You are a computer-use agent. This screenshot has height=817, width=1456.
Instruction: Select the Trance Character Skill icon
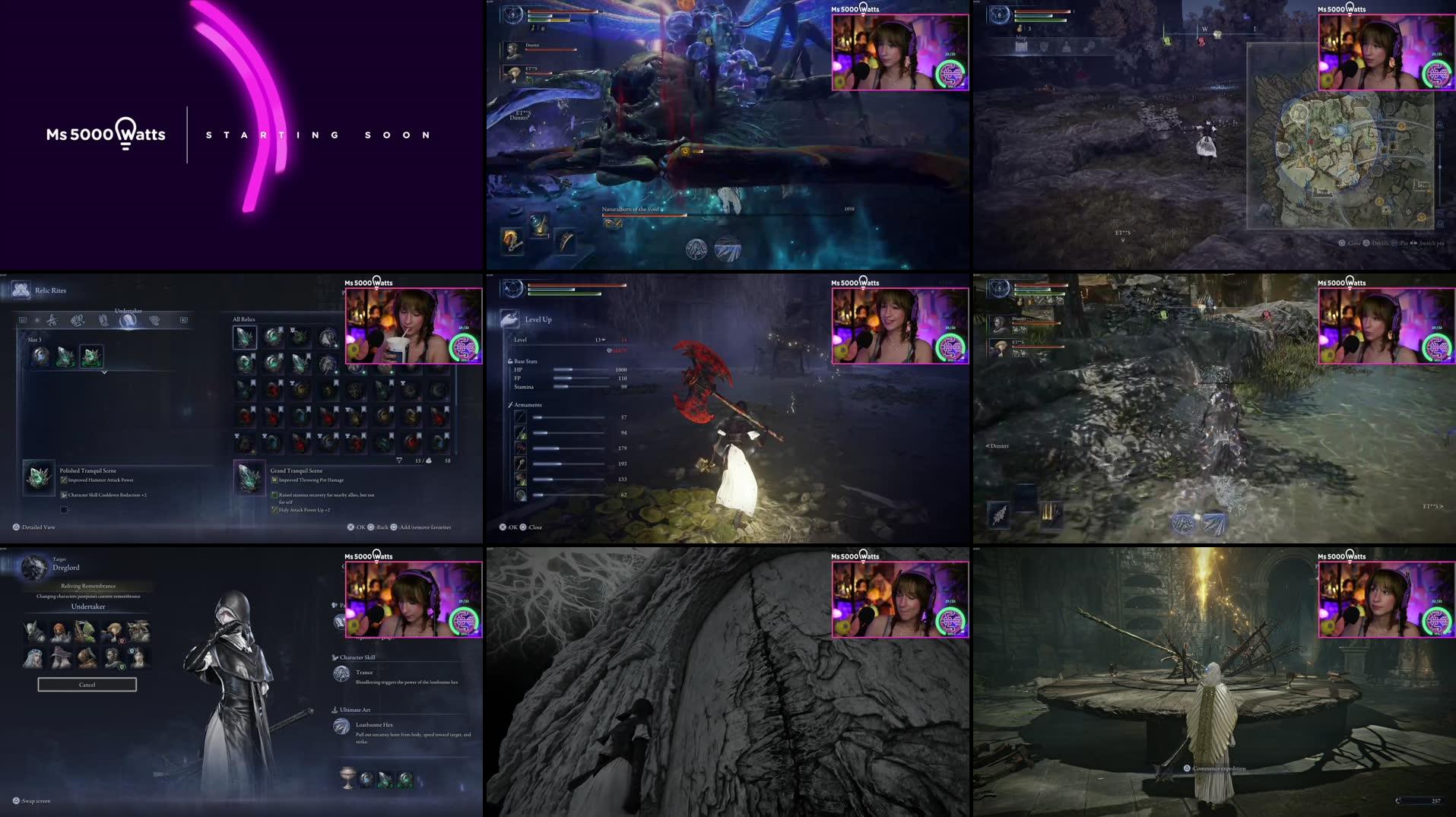click(x=341, y=673)
